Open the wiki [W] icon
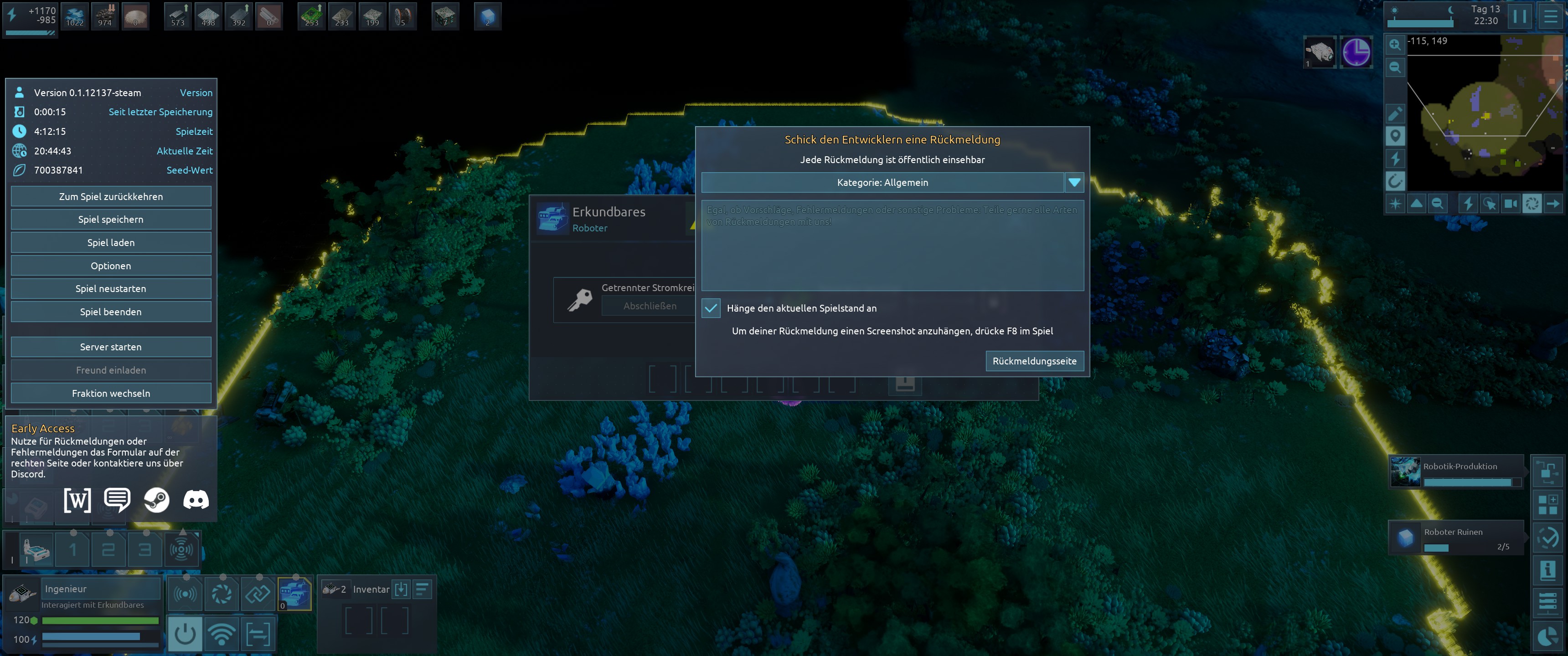The height and width of the screenshot is (656, 1568). pyautogui.click(x=77, y=500)
